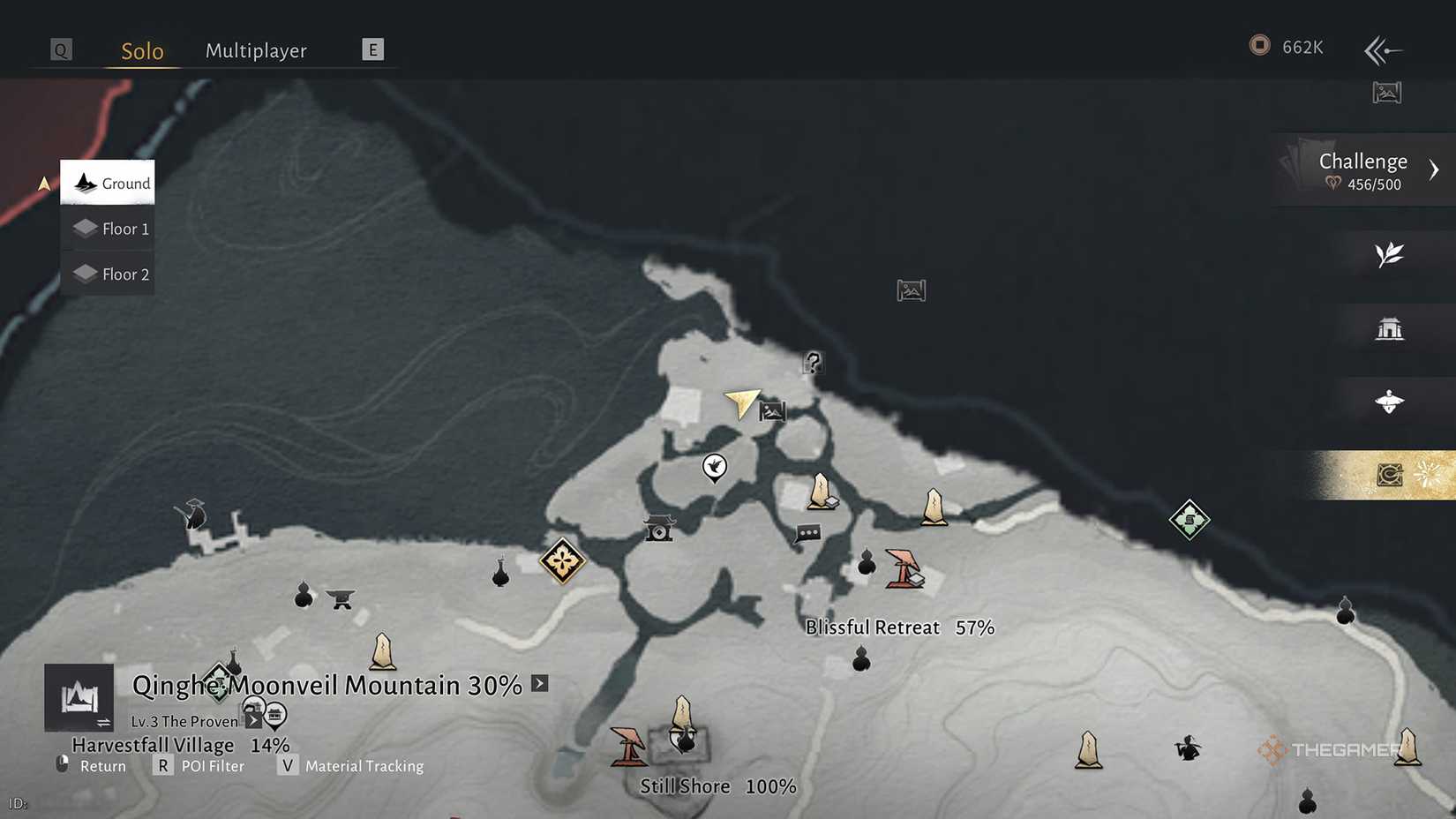
Task: Show the Floor 2 map layer
Action: click(108, 274)
